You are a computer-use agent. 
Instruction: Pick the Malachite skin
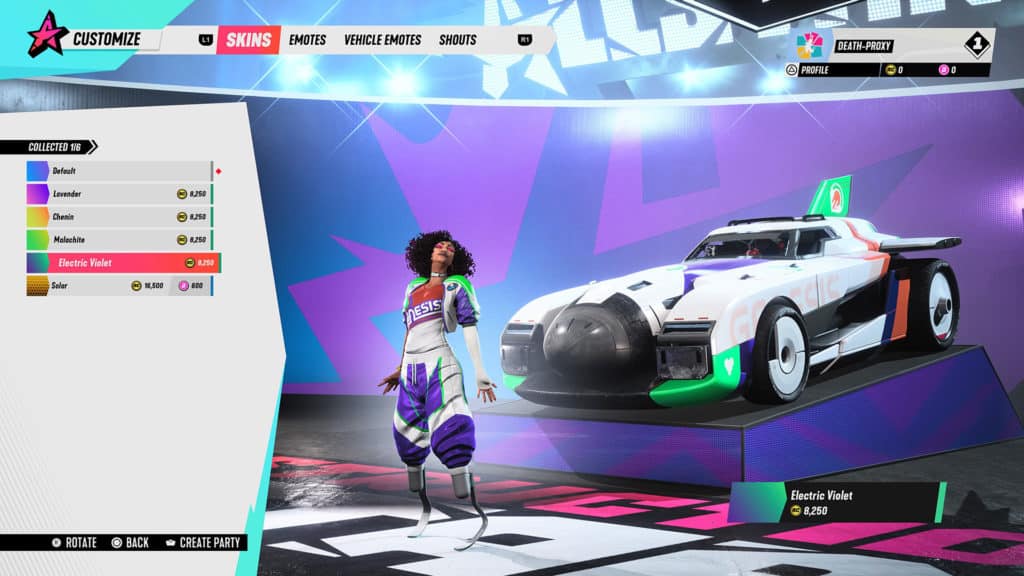click(x=119, y=240)
